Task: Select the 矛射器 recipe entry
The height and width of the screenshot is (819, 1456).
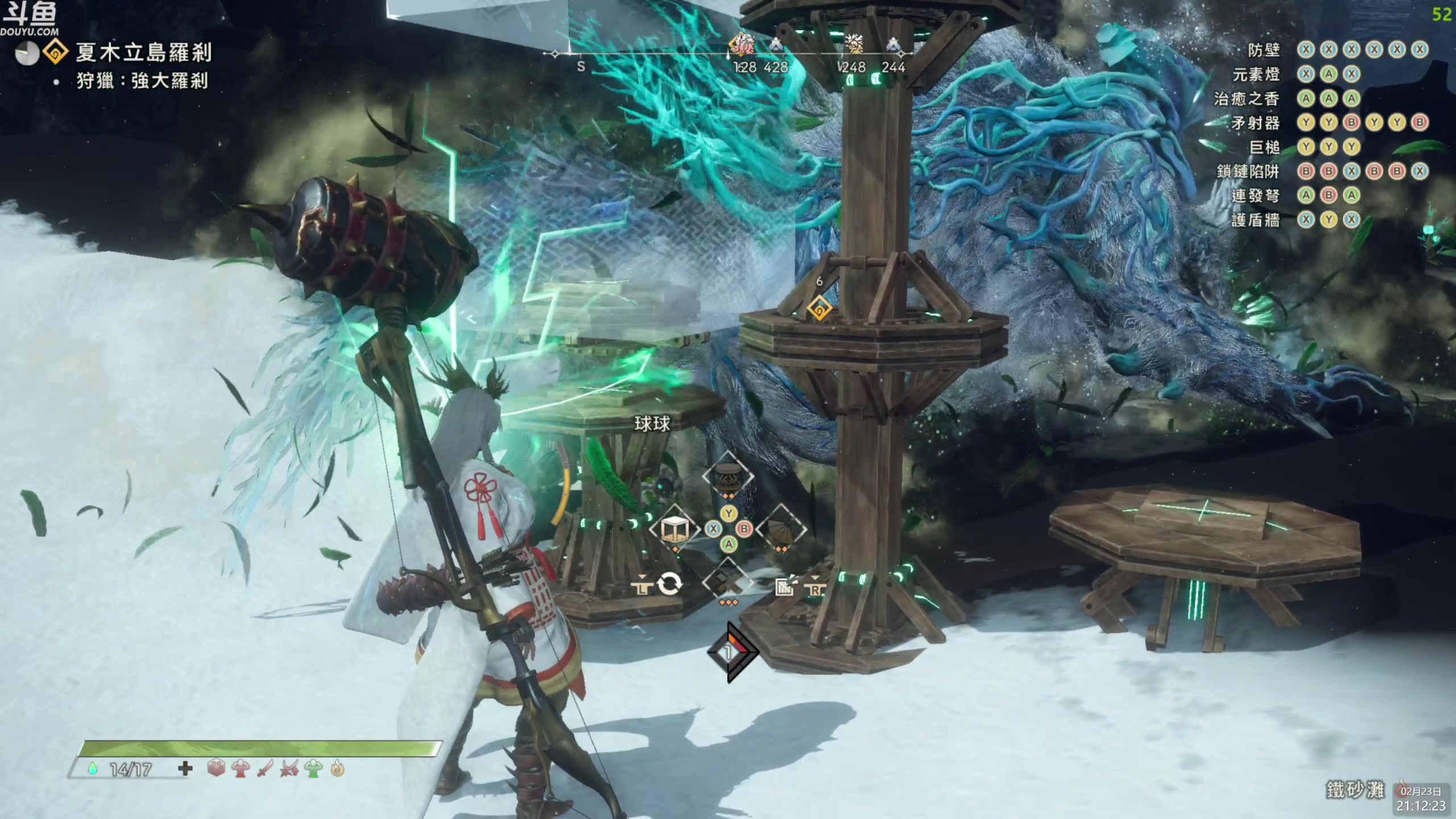Action: (x=1255, y=123)
